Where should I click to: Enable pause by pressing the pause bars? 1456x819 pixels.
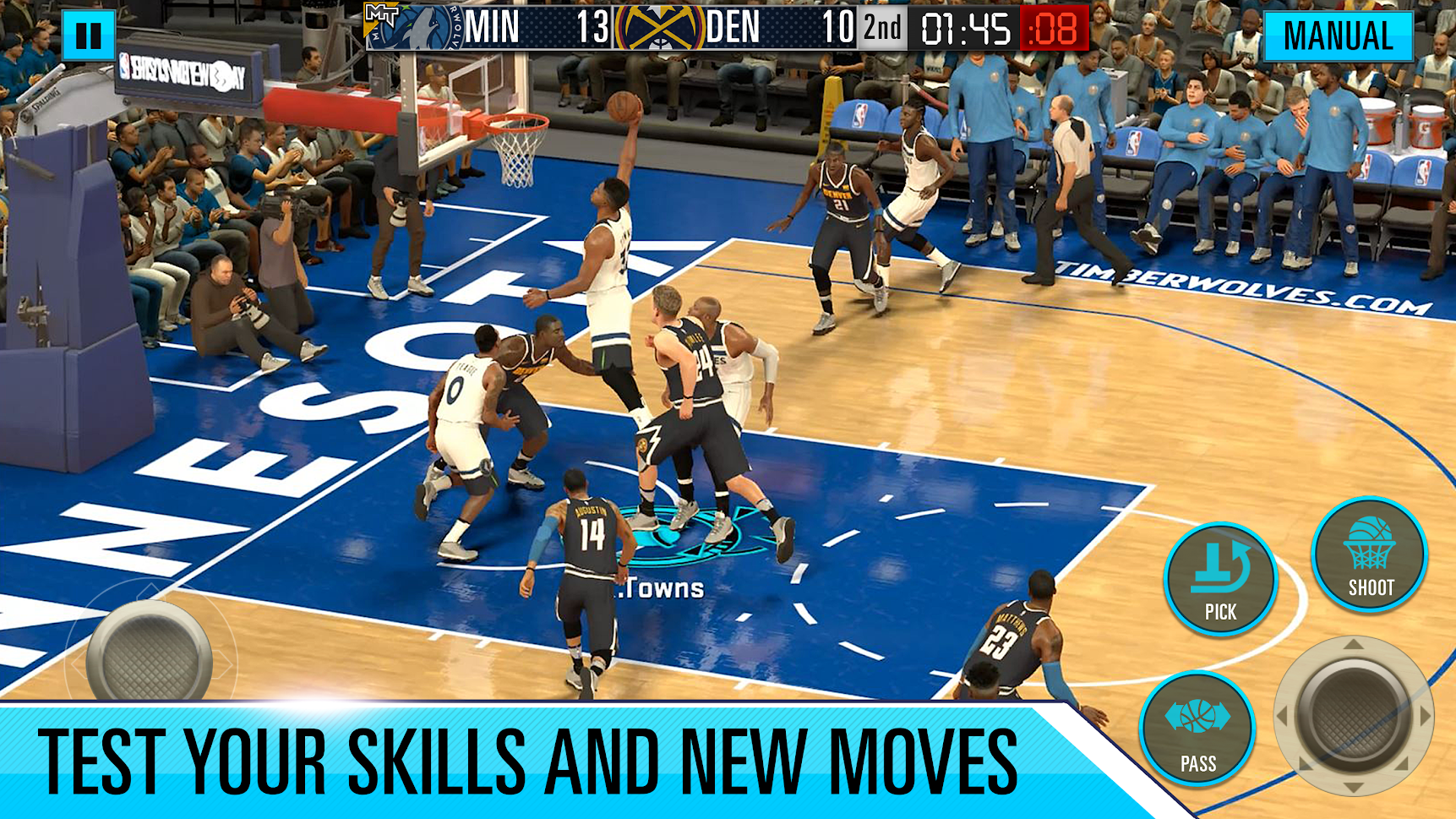click(x=89, y=35)
